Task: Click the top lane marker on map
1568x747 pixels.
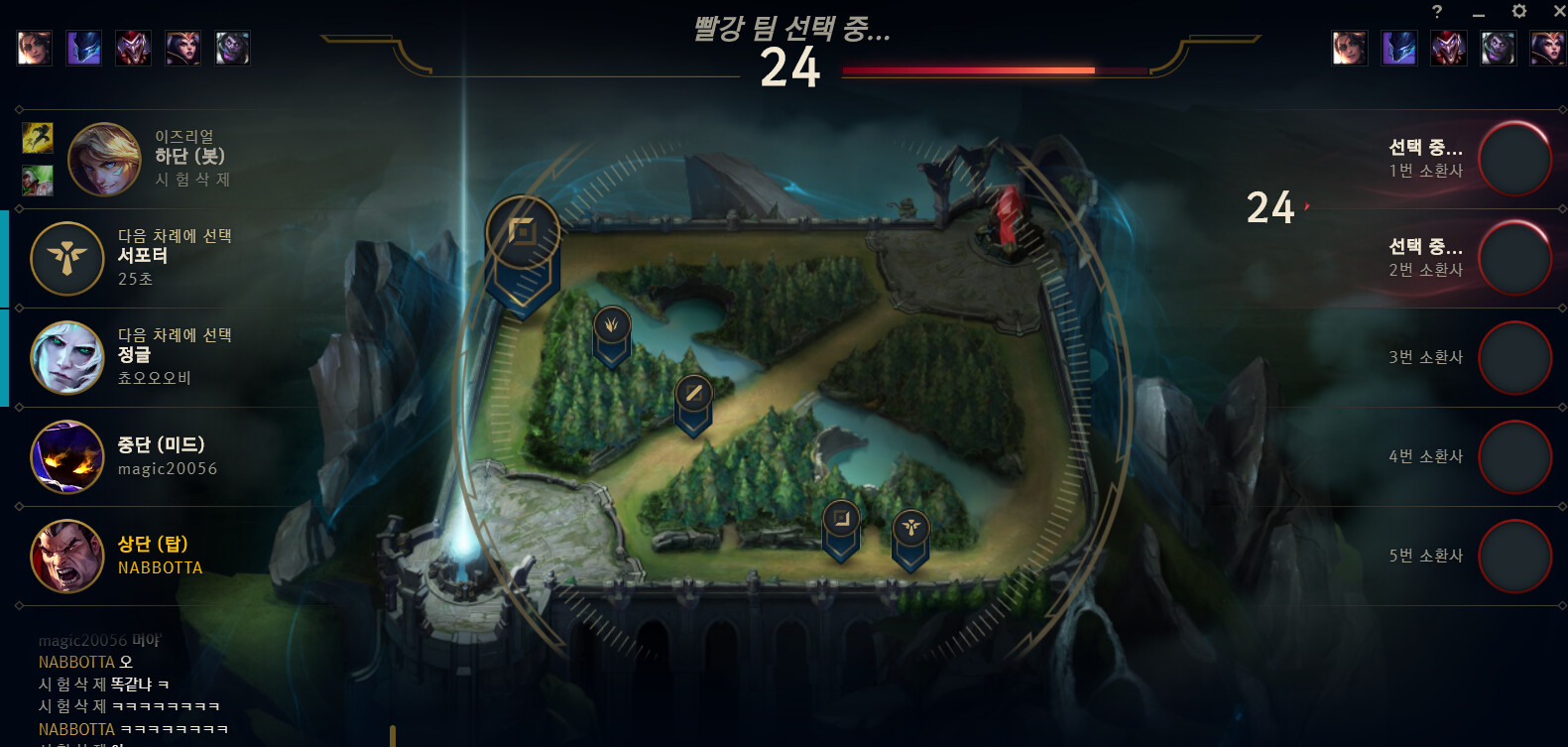Action: (523, 235)
